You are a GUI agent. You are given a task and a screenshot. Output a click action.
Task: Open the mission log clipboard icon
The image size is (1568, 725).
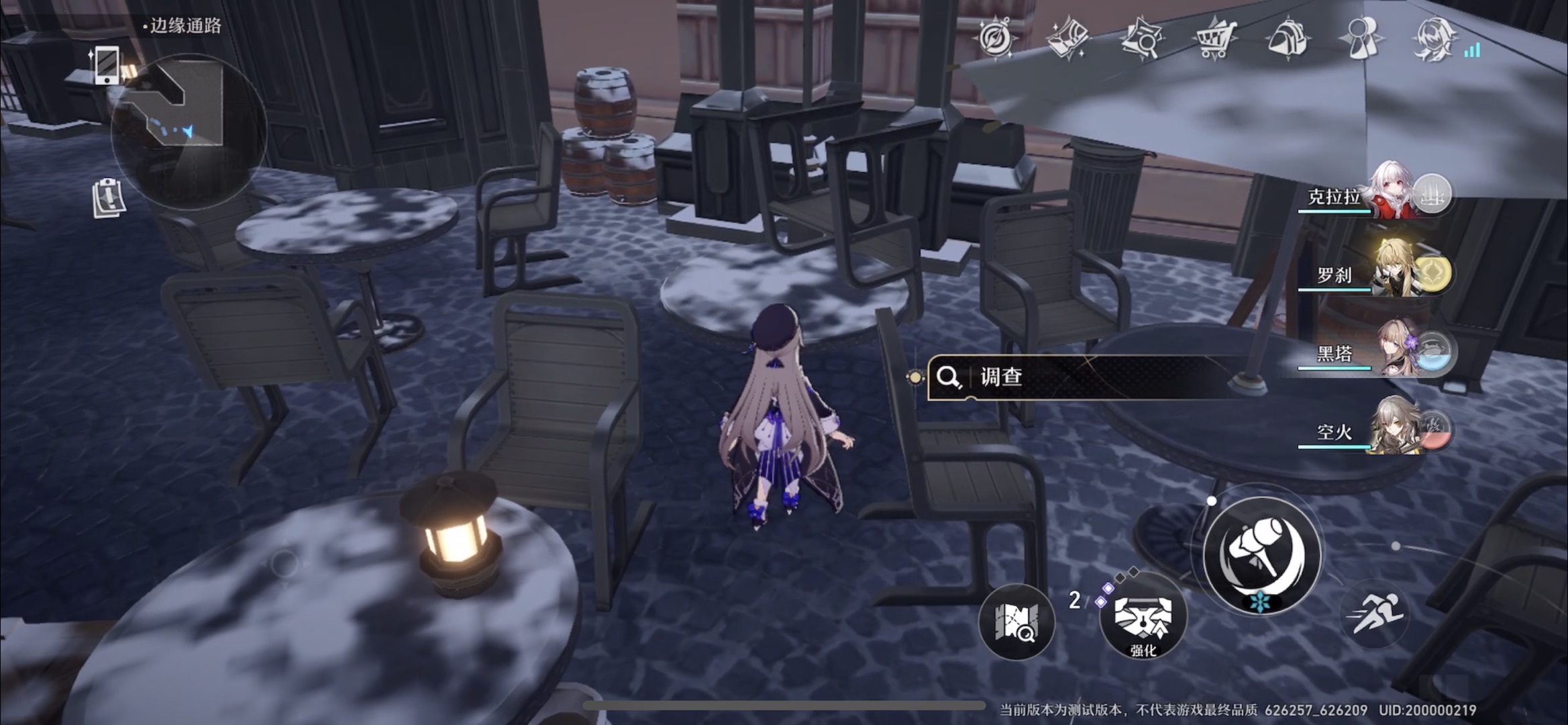(108, 198)
